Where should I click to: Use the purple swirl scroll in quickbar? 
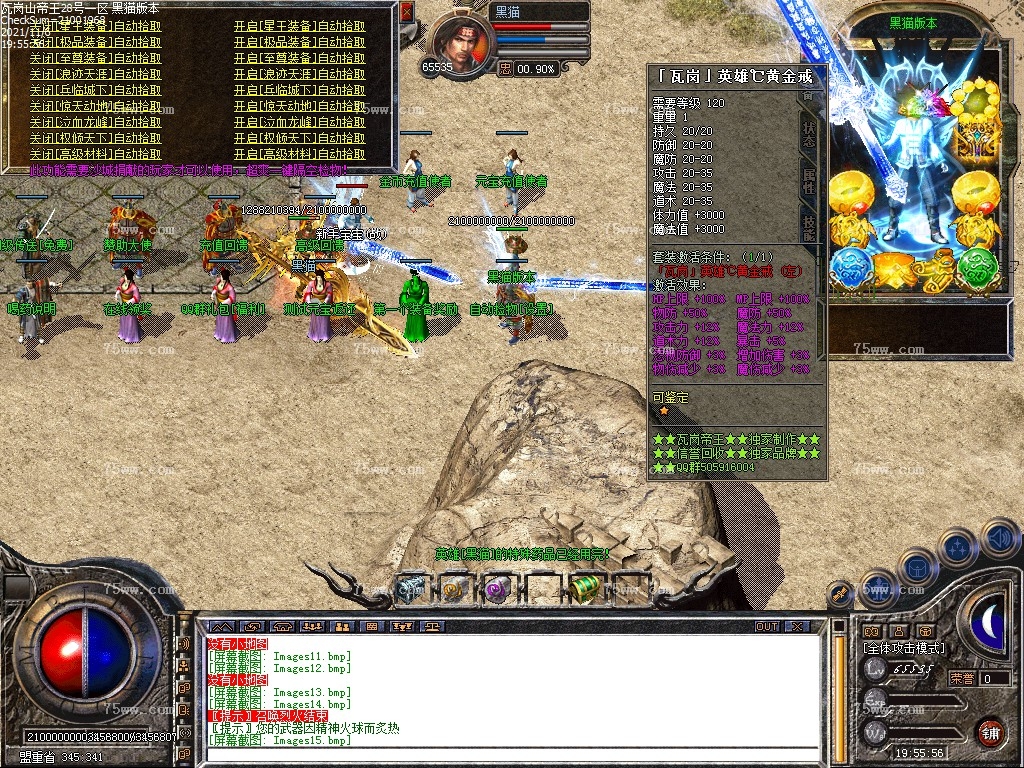tap(497, 589)
